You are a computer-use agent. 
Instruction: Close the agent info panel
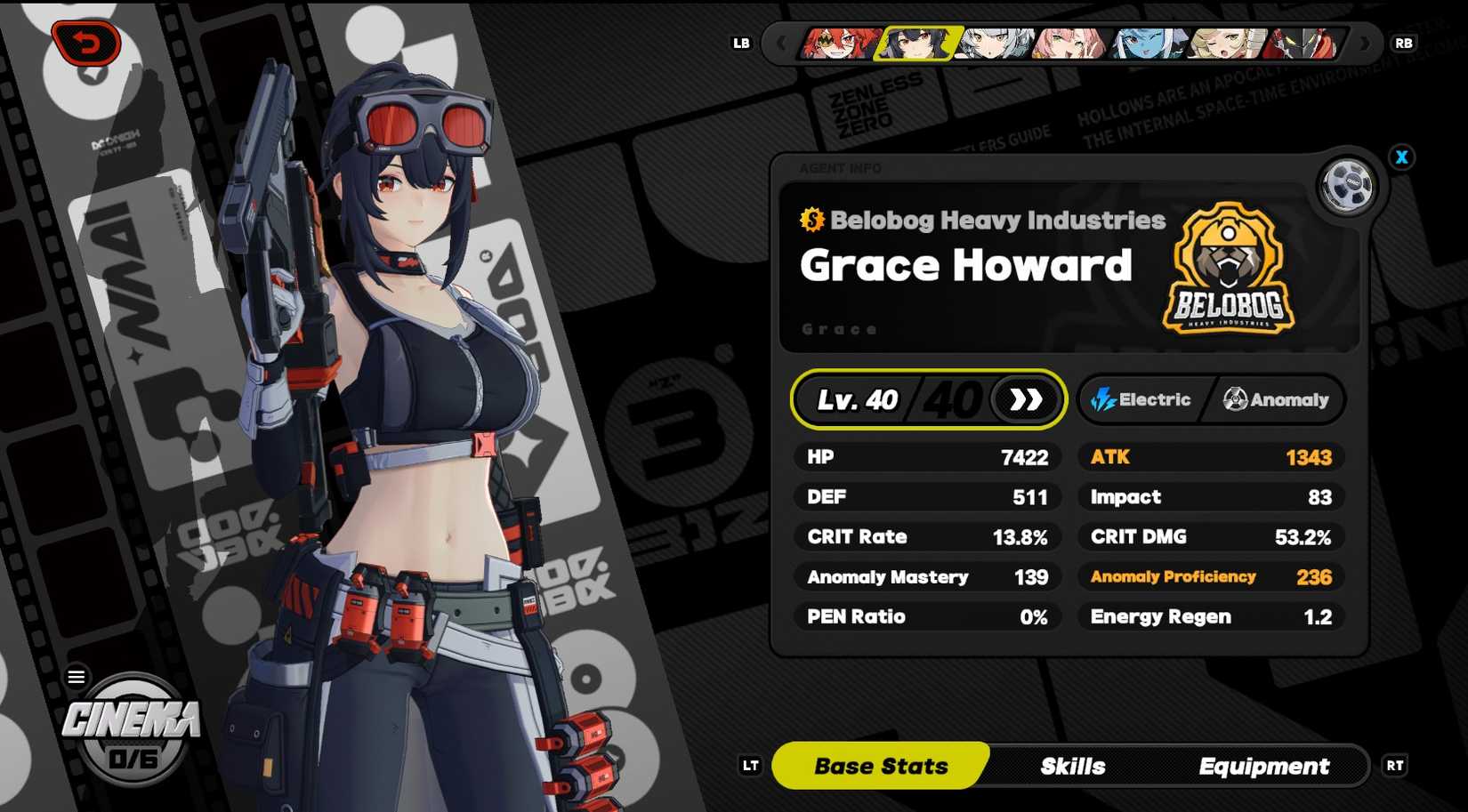point(1402,157)
